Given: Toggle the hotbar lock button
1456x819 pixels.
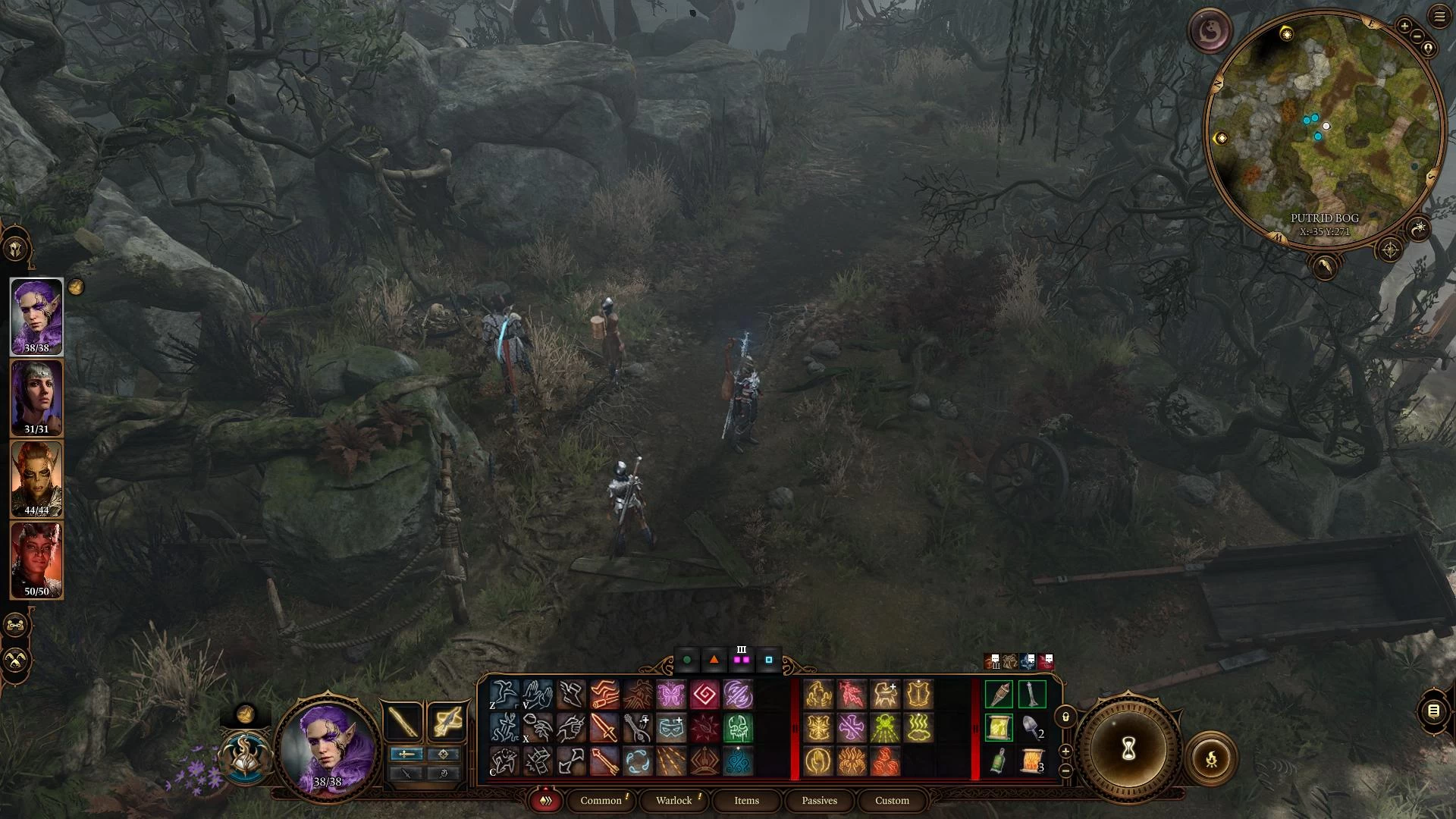Looking at the screenshot, I should (x=1065, y=717).
